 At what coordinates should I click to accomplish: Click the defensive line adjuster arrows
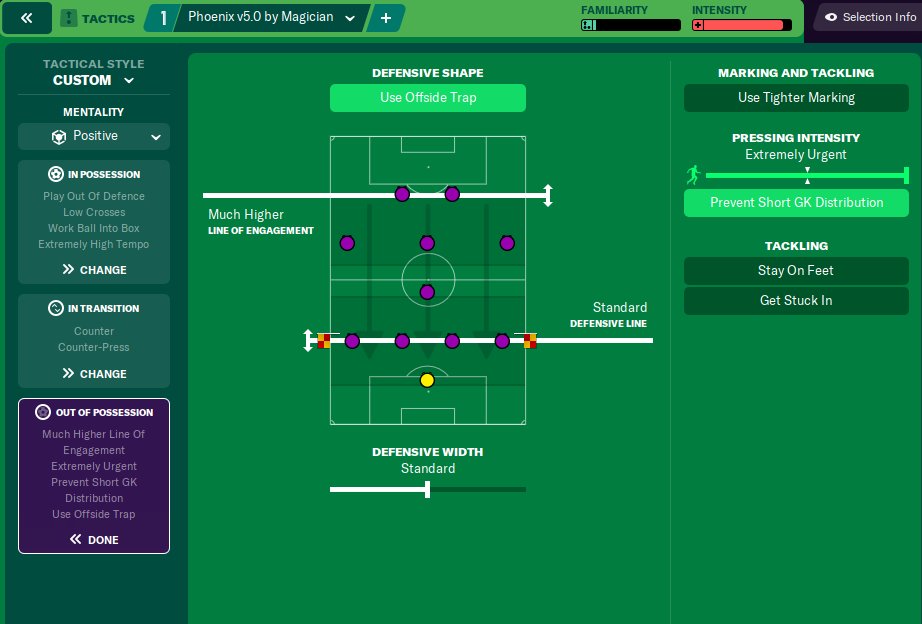point(308,341)
